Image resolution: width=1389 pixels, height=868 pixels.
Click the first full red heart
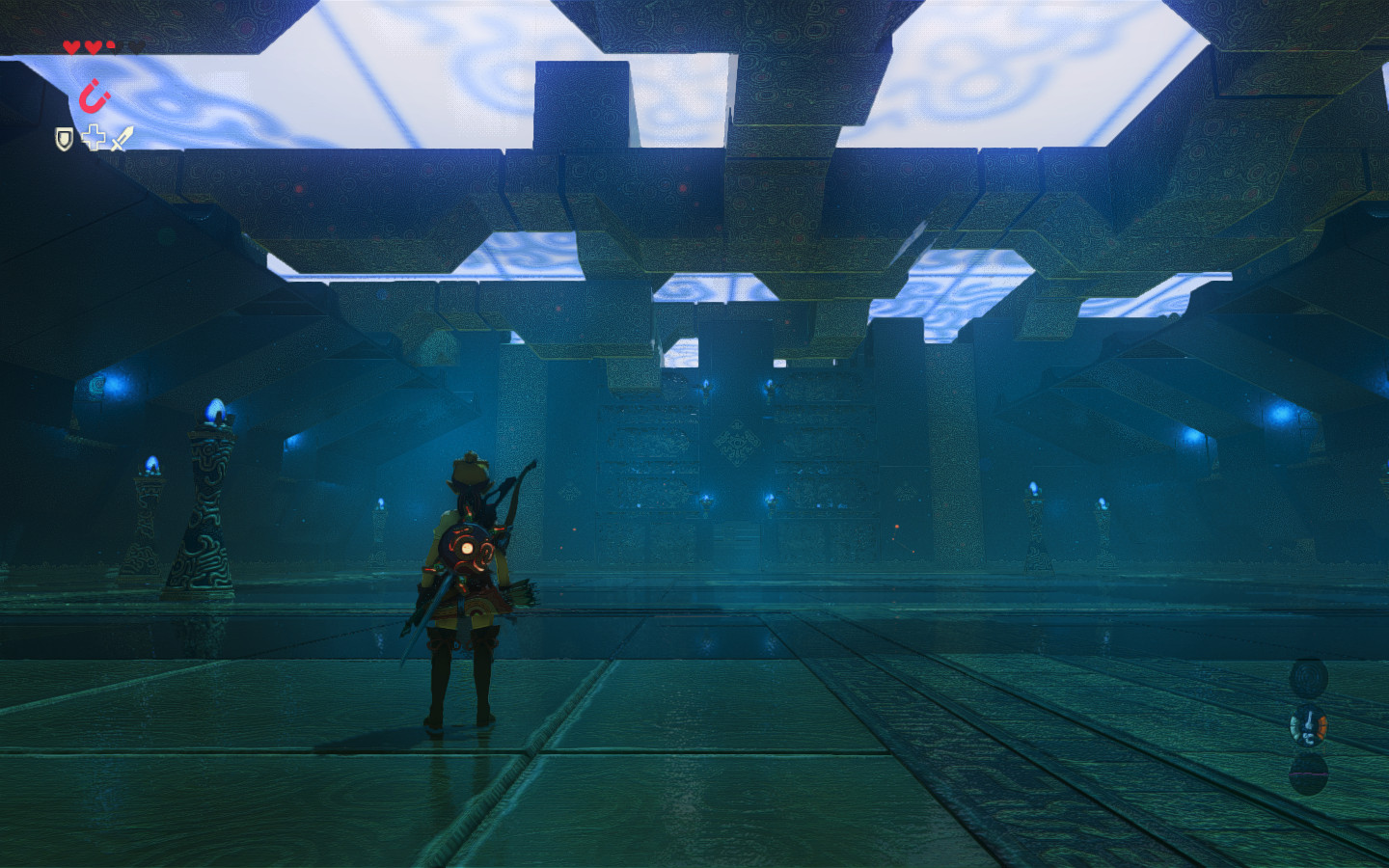pyautogui.click(x=70, y=47)
